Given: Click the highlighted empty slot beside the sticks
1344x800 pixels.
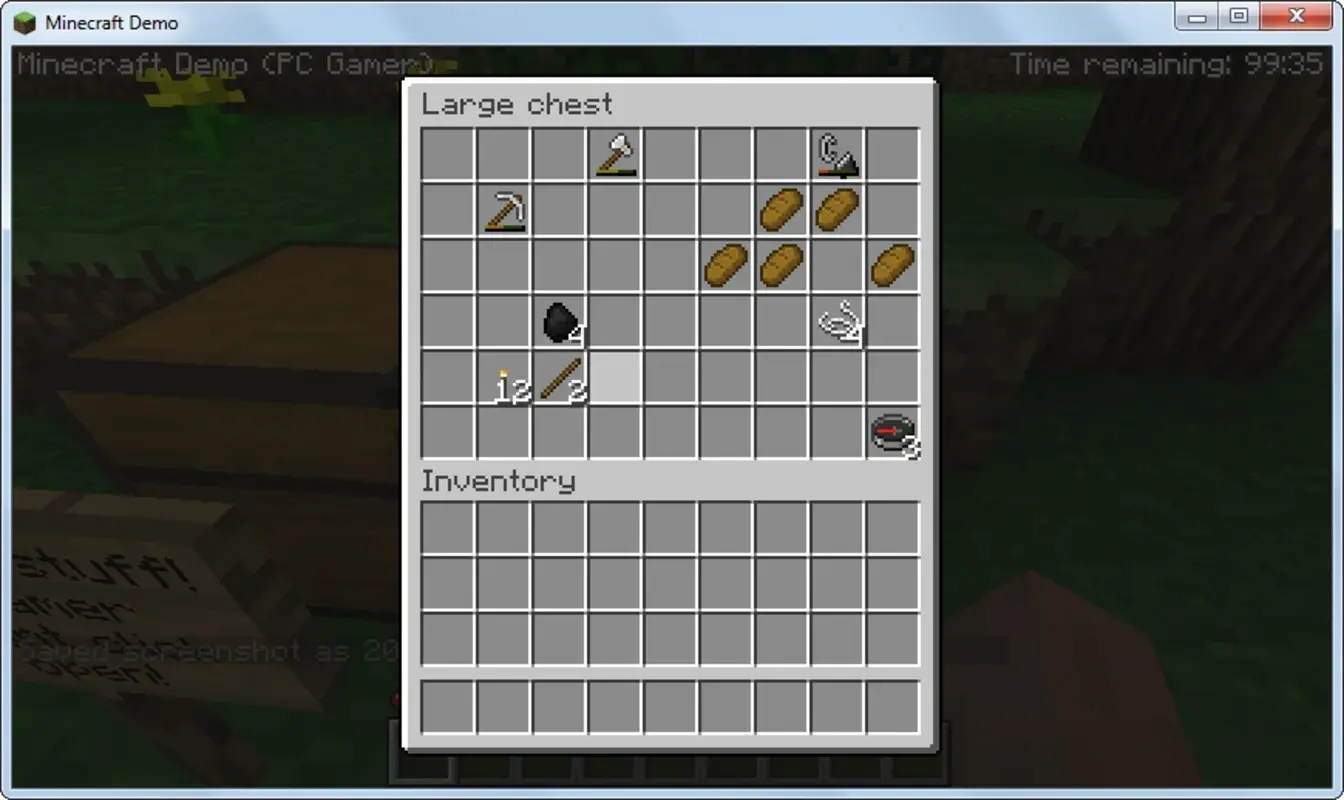Looking at the screenshot, I should 613,377.
